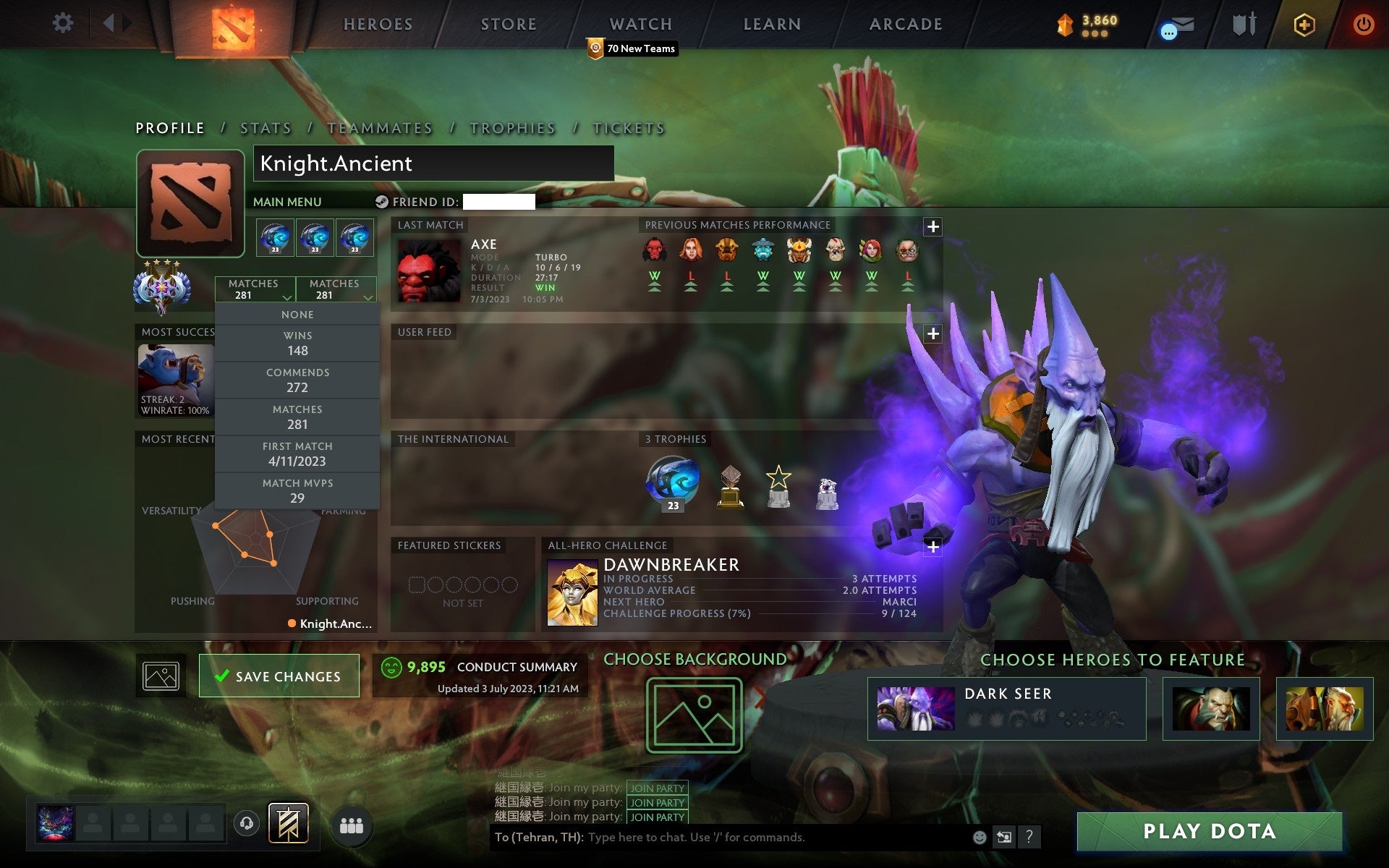Viewport: 1389px width, 868px height.
Task: Open the settings gear icon
Action: click(x=64, y=23)
